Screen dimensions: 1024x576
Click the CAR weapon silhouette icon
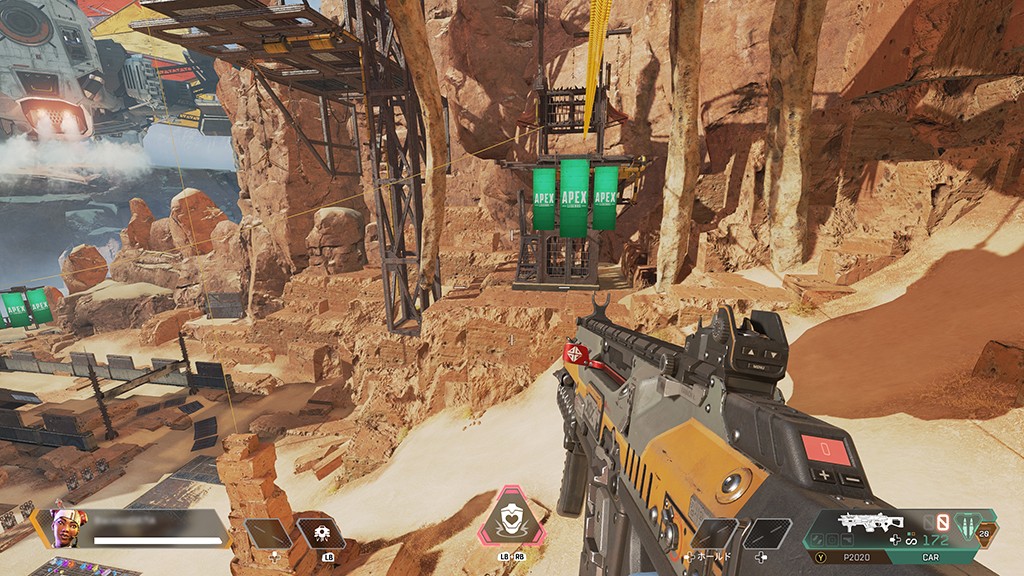coord(870,523)
